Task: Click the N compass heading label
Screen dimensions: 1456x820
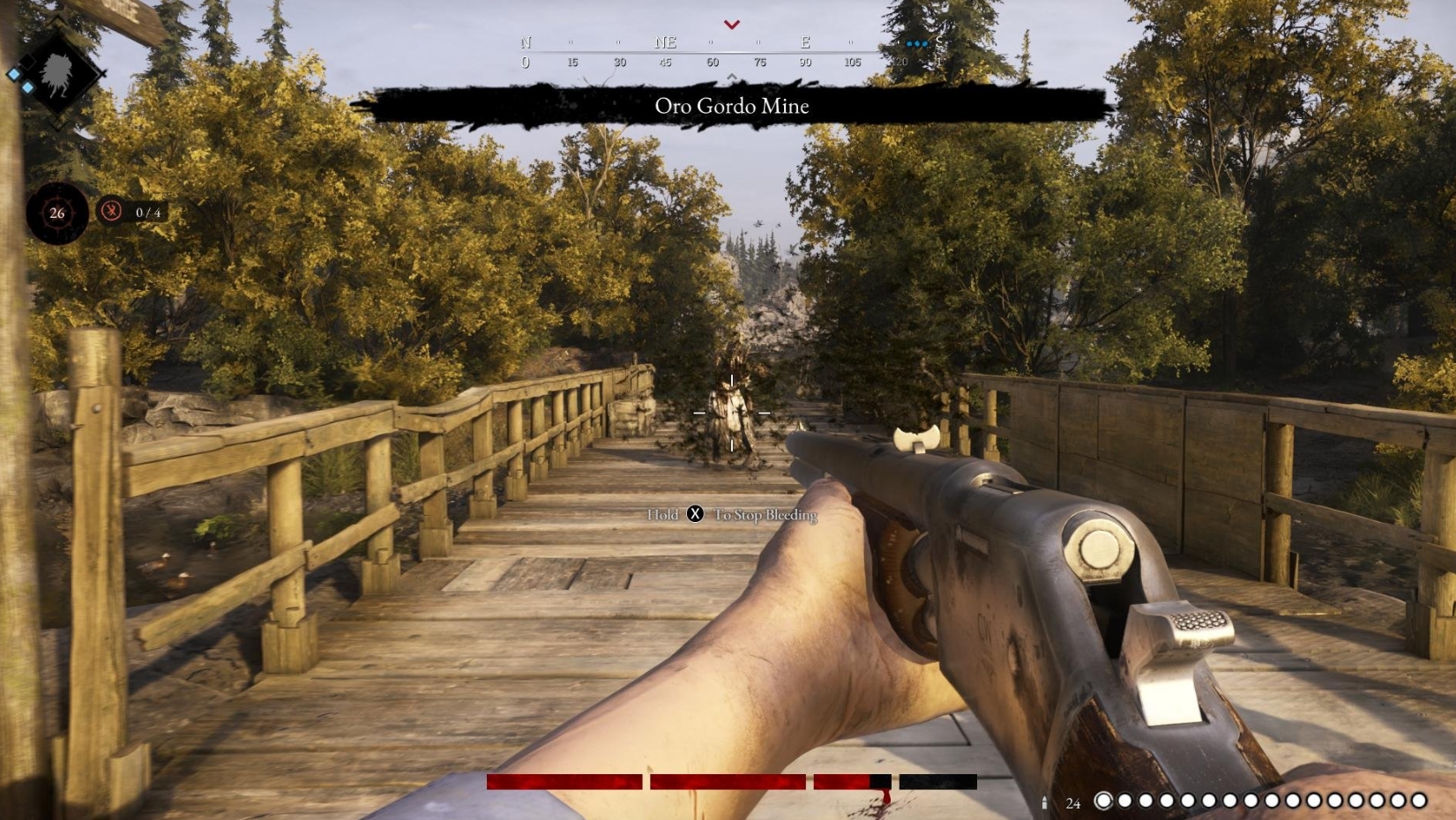Action: click(x=526, y=41)
